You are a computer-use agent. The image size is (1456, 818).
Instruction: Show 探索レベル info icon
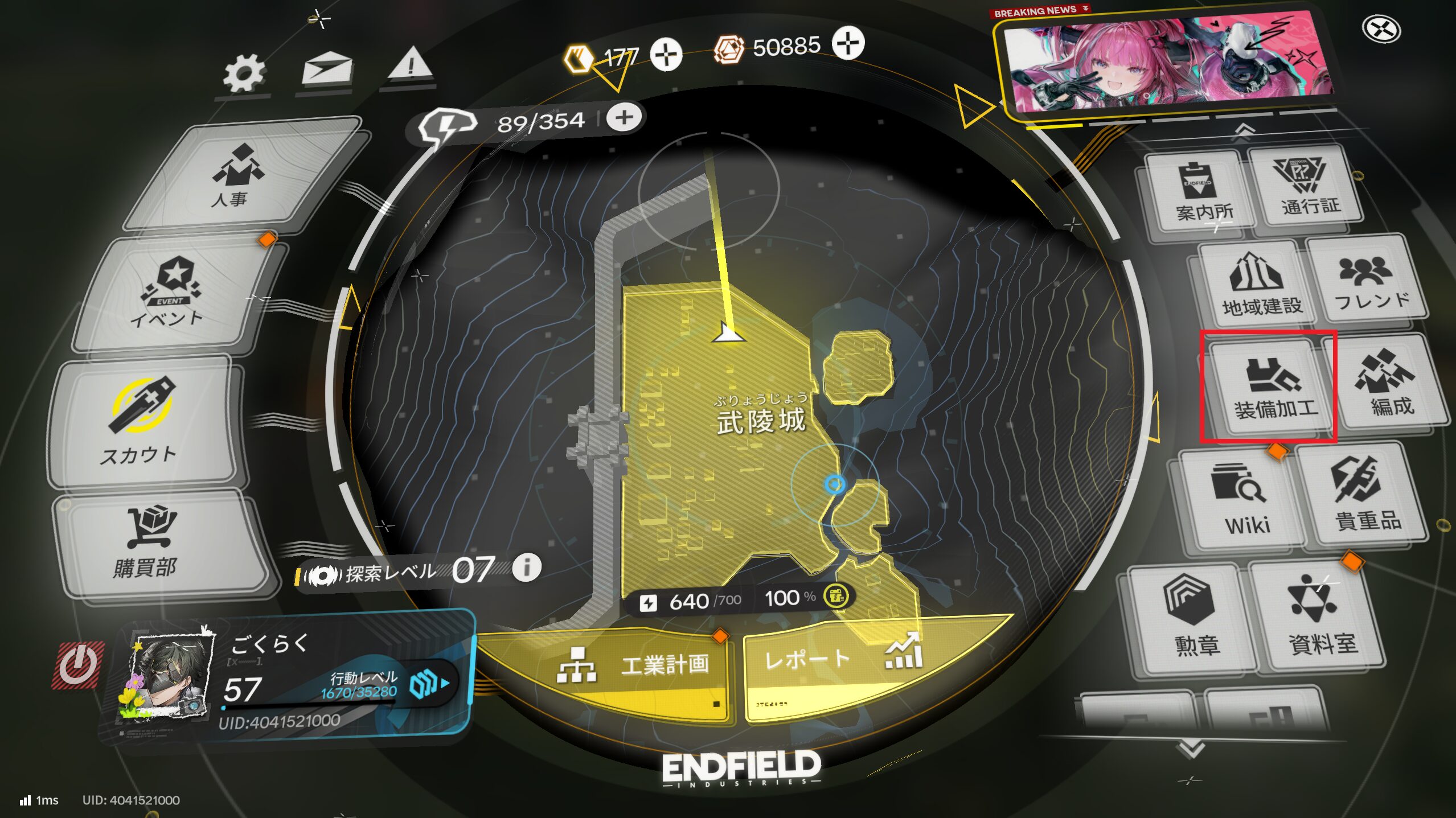tap(527, 568)
